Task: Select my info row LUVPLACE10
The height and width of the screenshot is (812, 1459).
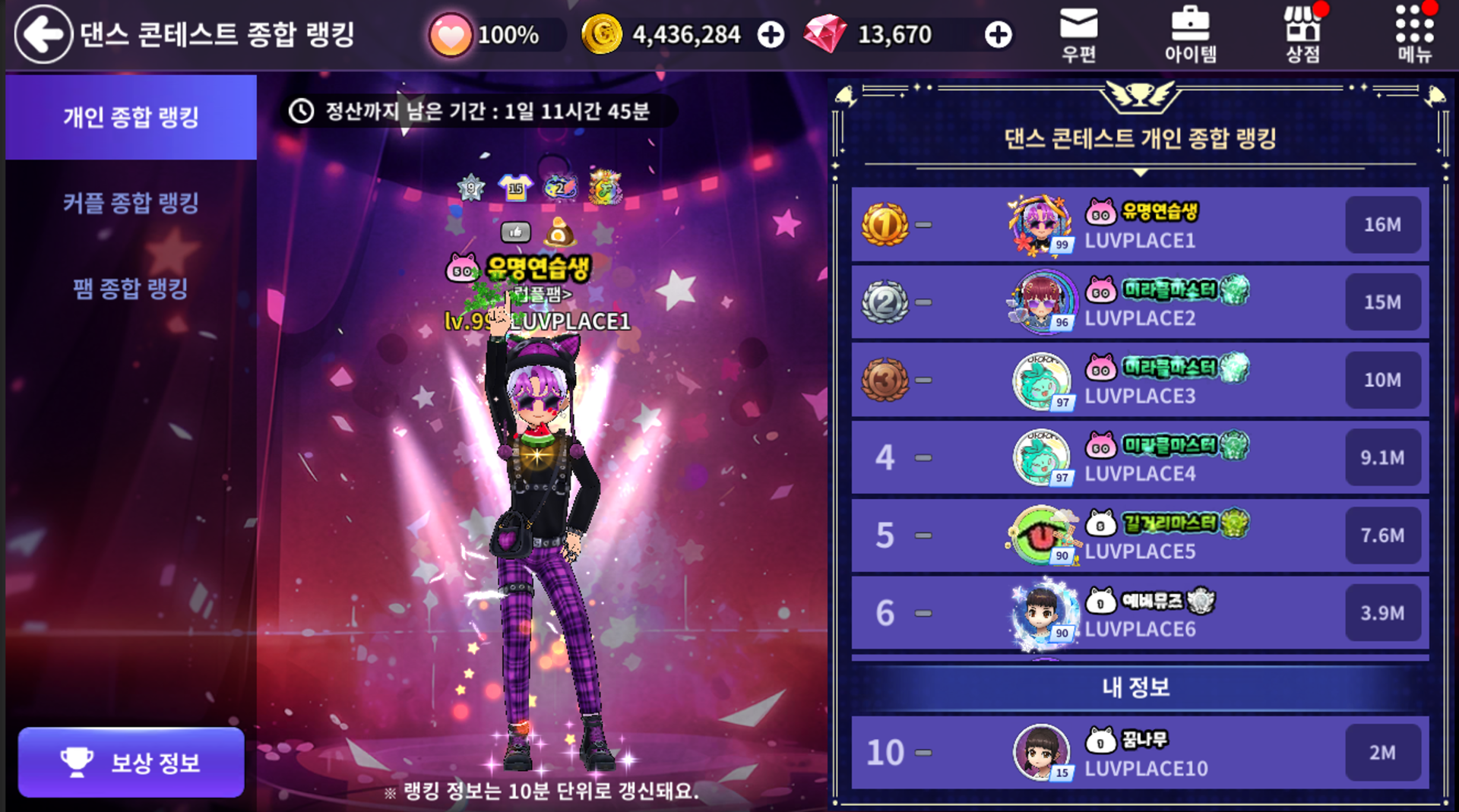Action: pyautogui.click(x=1140, y=753)
